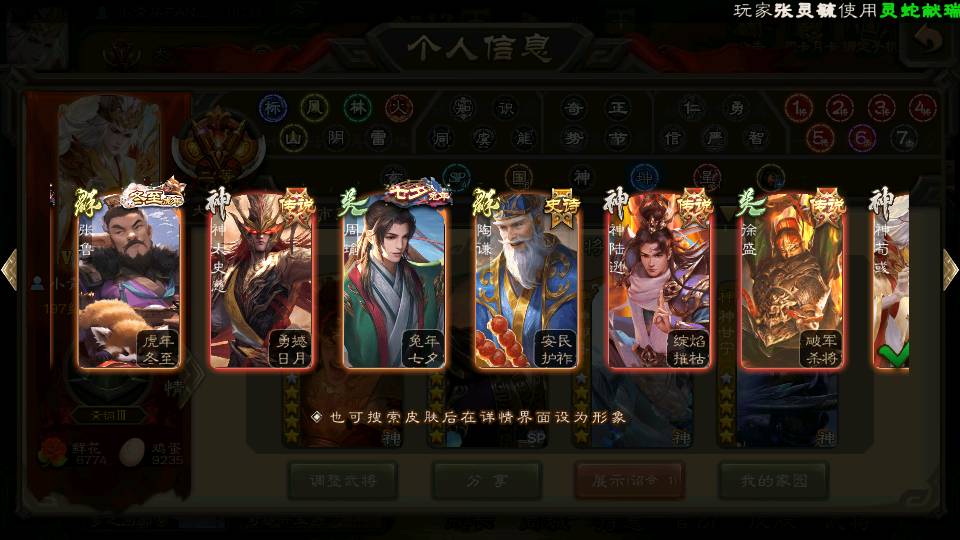Click the 调整武将 button
The height and width of the screenshot is (540, 960).
pyautogui.click(x=343, y=480)
